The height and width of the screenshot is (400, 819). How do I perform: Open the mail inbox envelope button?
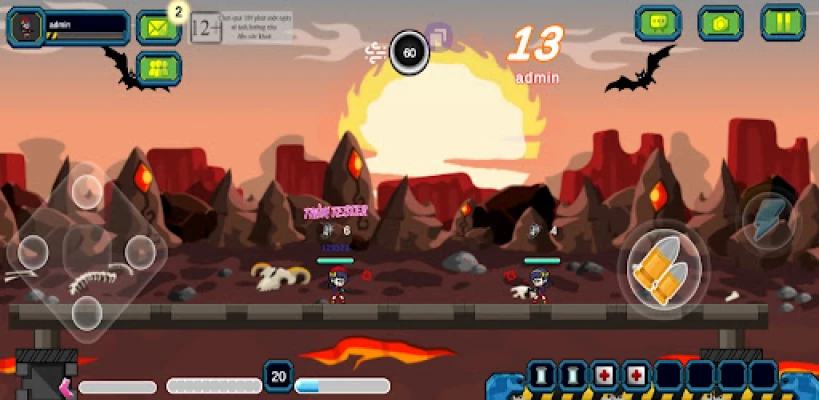pos(157,27)
